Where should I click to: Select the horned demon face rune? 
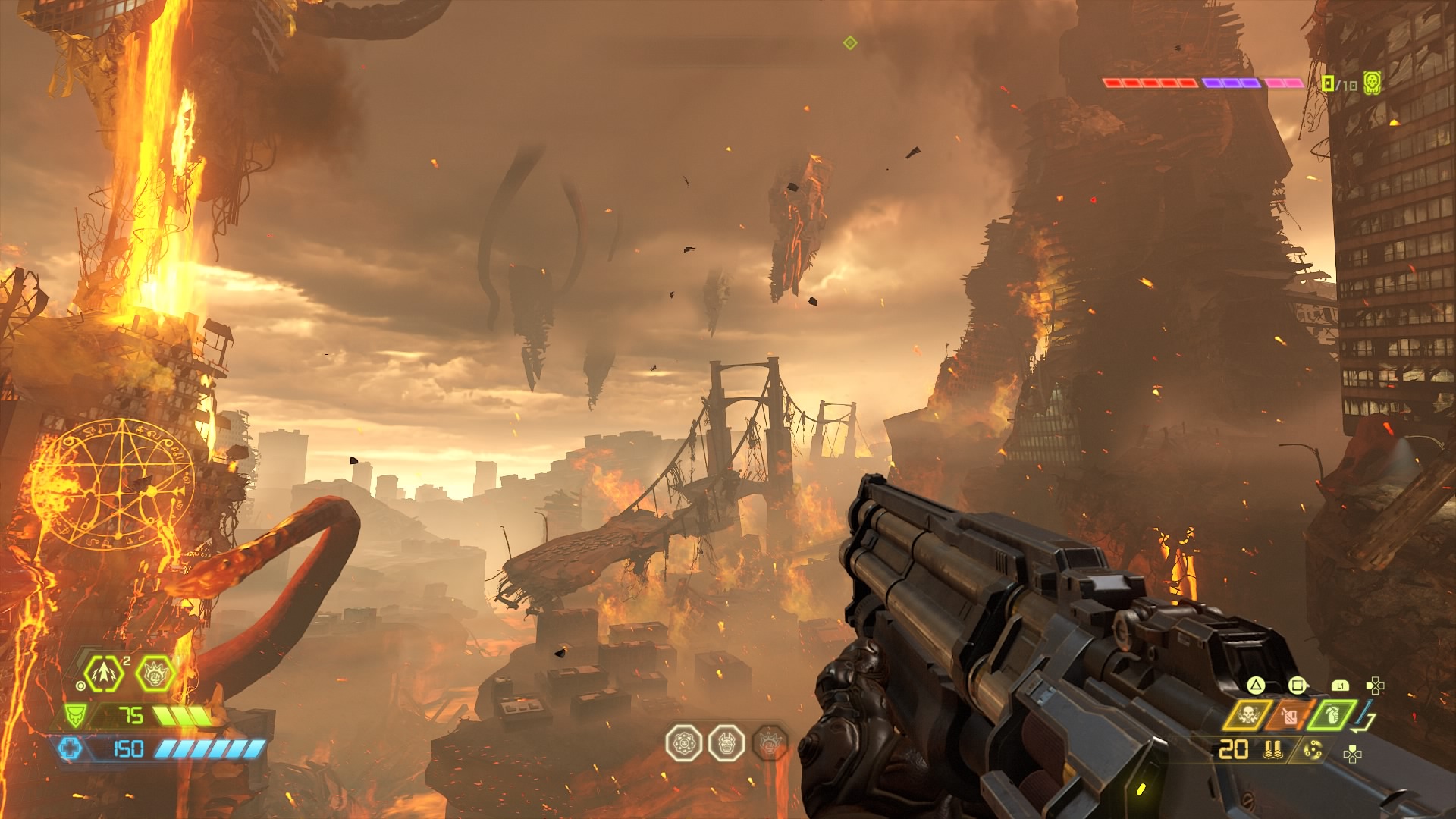click(x=726, y=742)
